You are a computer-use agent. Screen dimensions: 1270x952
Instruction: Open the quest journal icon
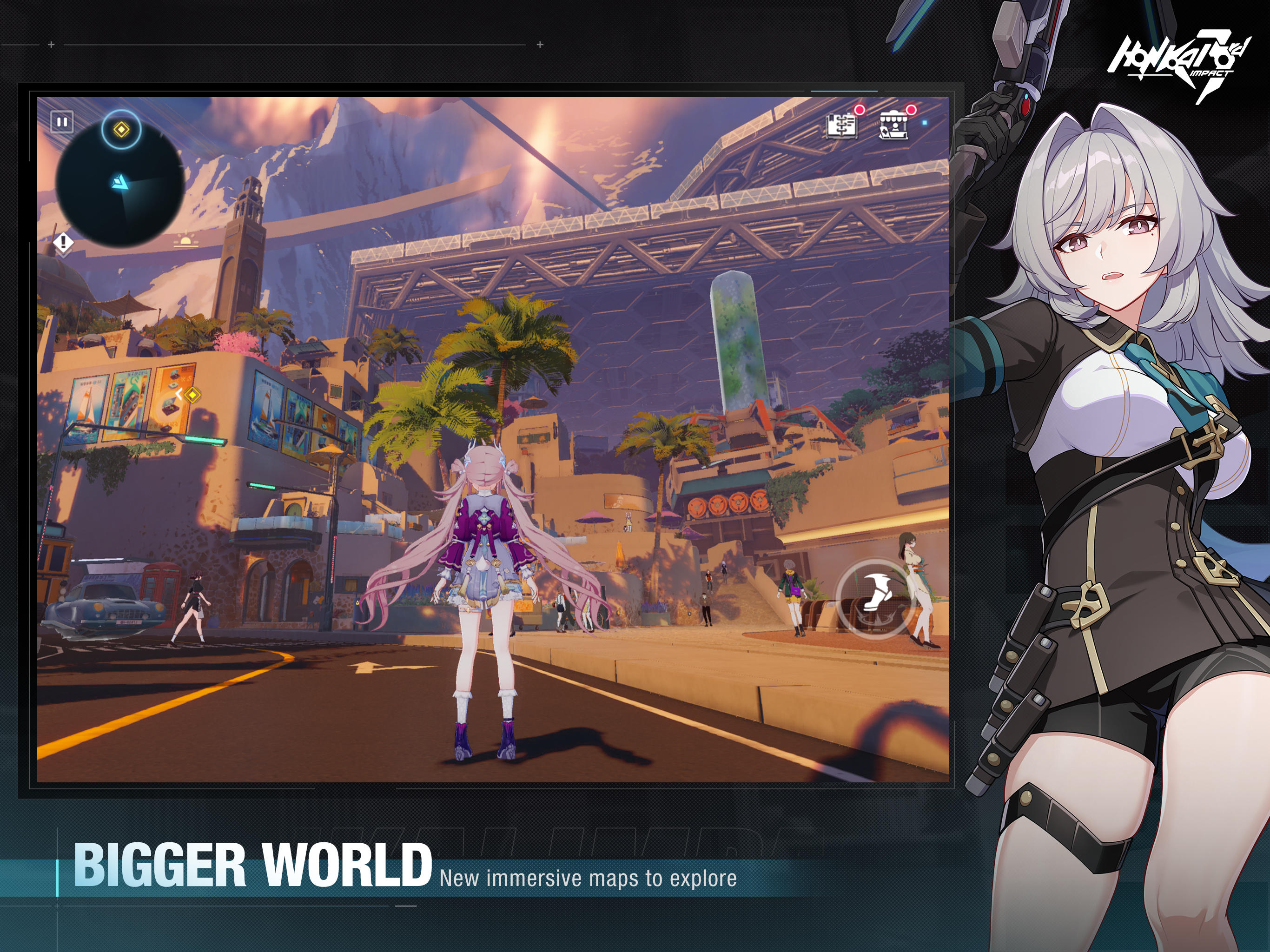click(842, 126)
